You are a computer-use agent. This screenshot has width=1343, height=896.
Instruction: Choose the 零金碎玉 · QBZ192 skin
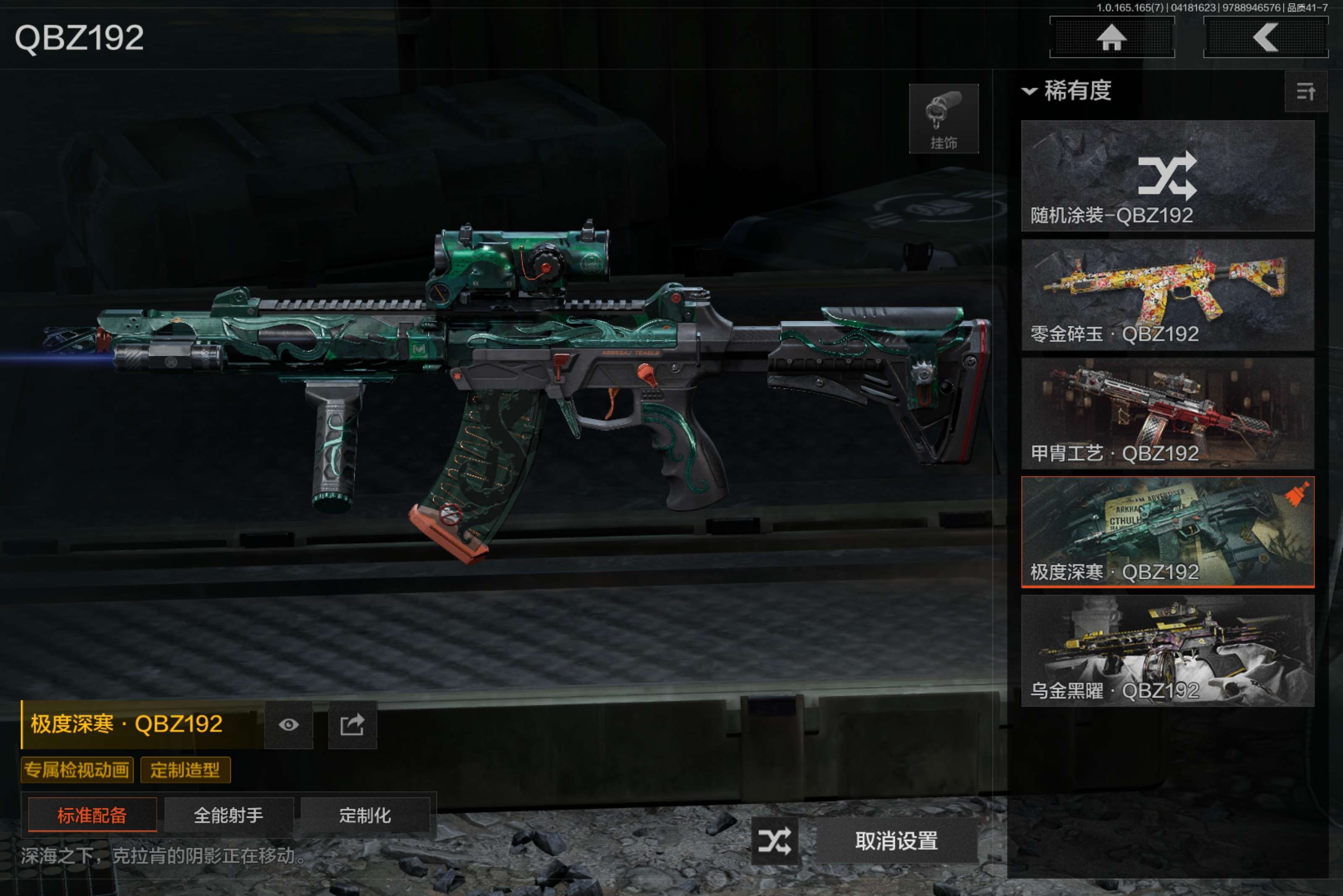pos(1167,295)
